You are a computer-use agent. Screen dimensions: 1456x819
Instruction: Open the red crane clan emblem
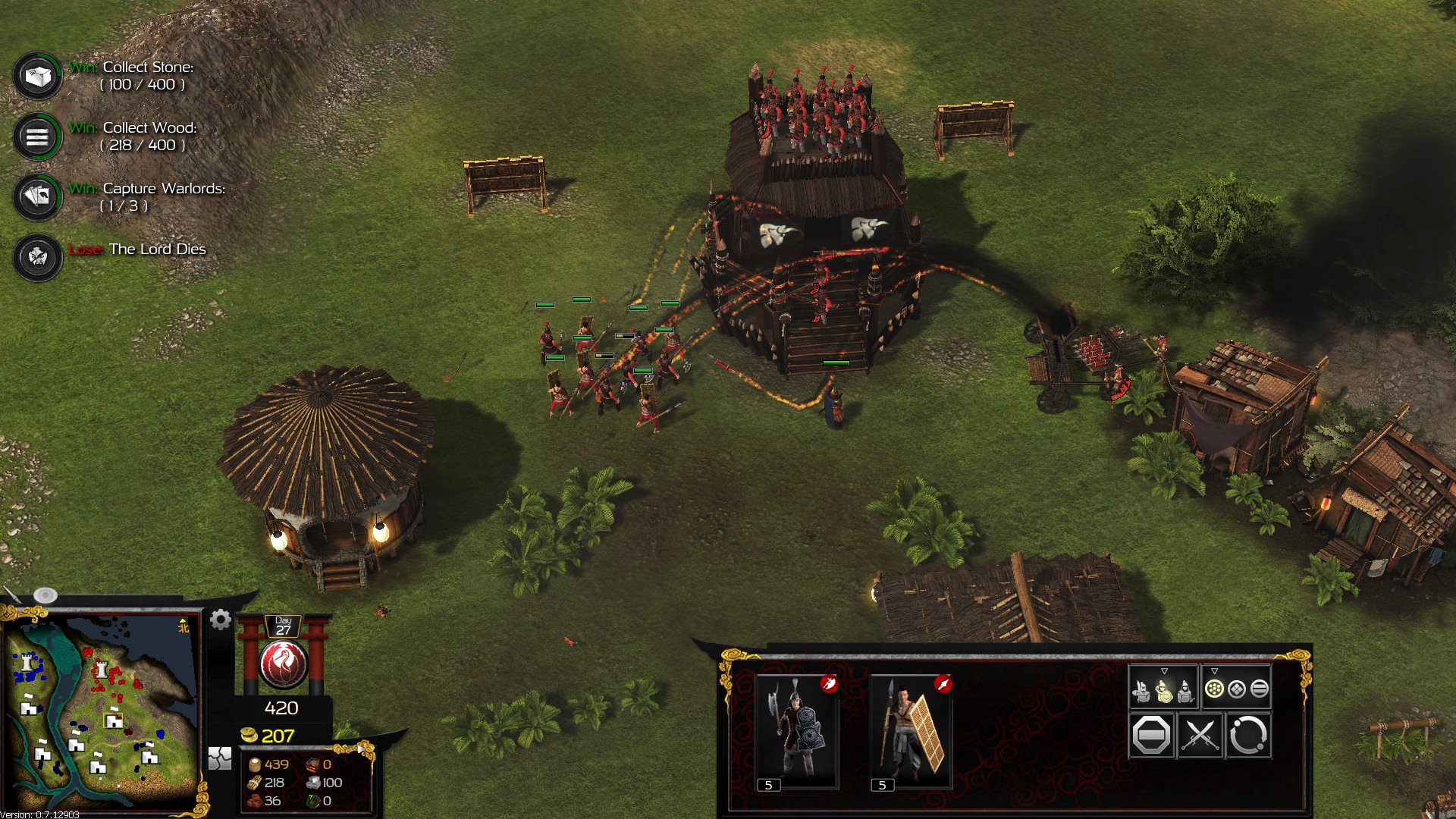(x=283, y=664)
